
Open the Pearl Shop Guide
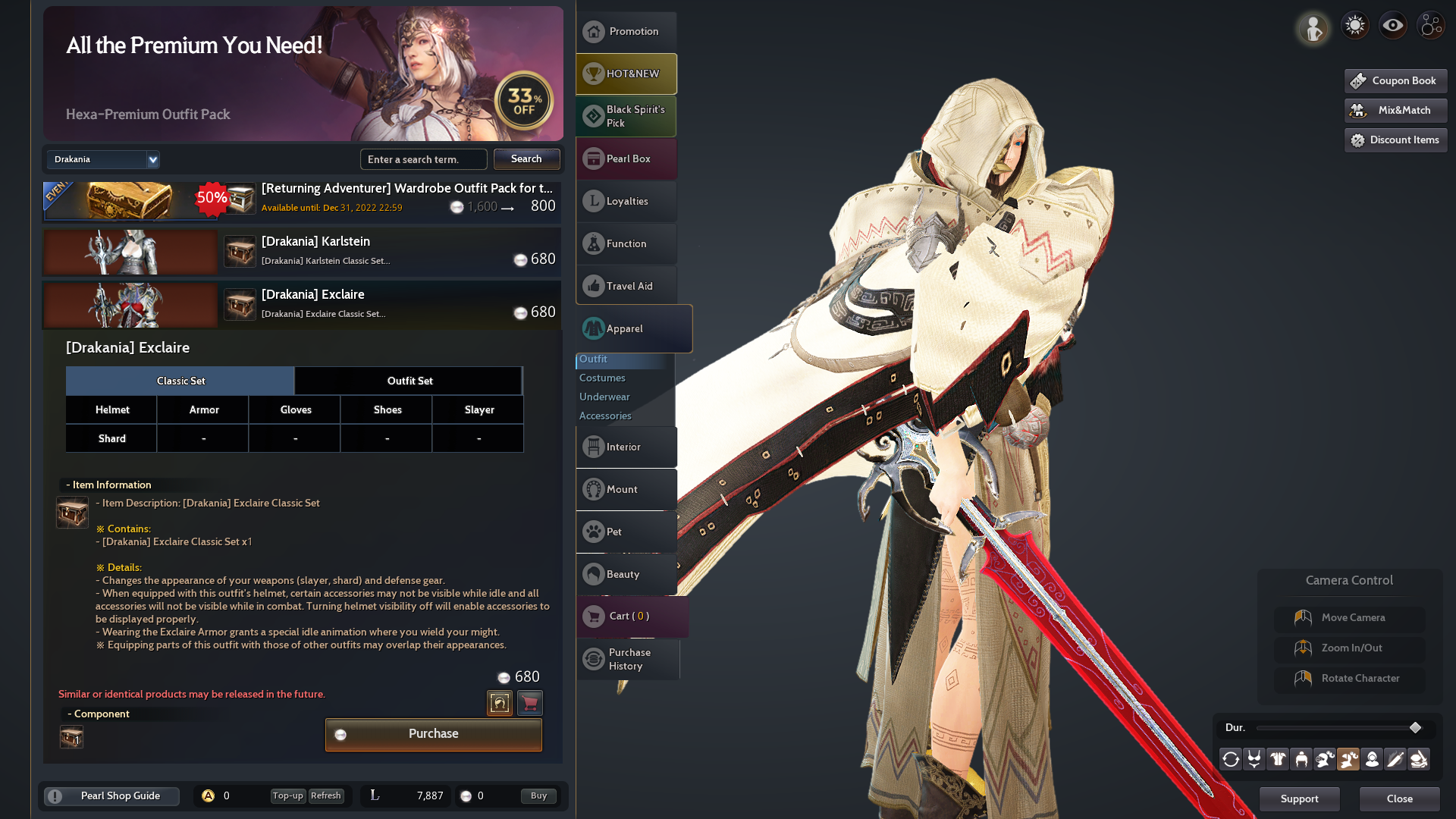coord(112,795)
